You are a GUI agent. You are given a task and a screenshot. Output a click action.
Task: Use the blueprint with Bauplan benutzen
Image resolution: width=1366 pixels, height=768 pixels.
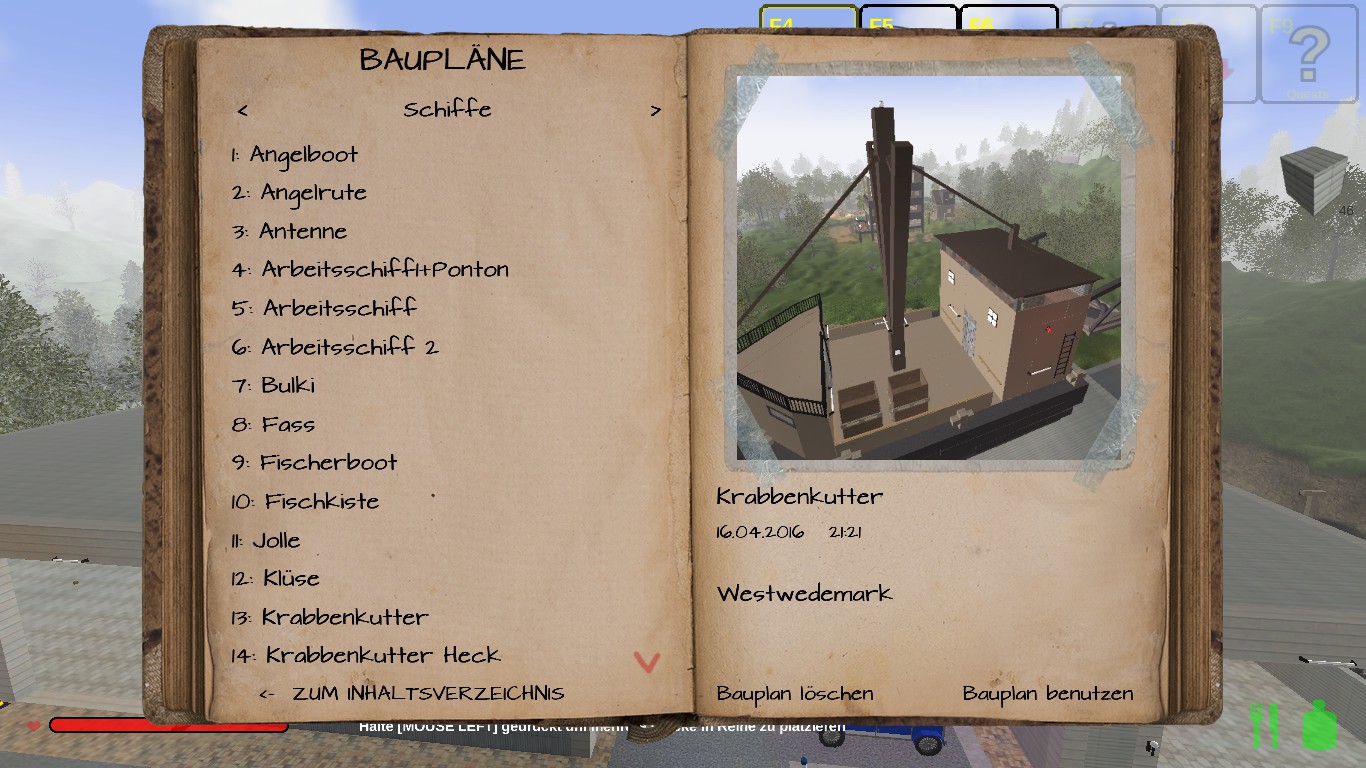pyautogui.click(x=1048, y=694)
